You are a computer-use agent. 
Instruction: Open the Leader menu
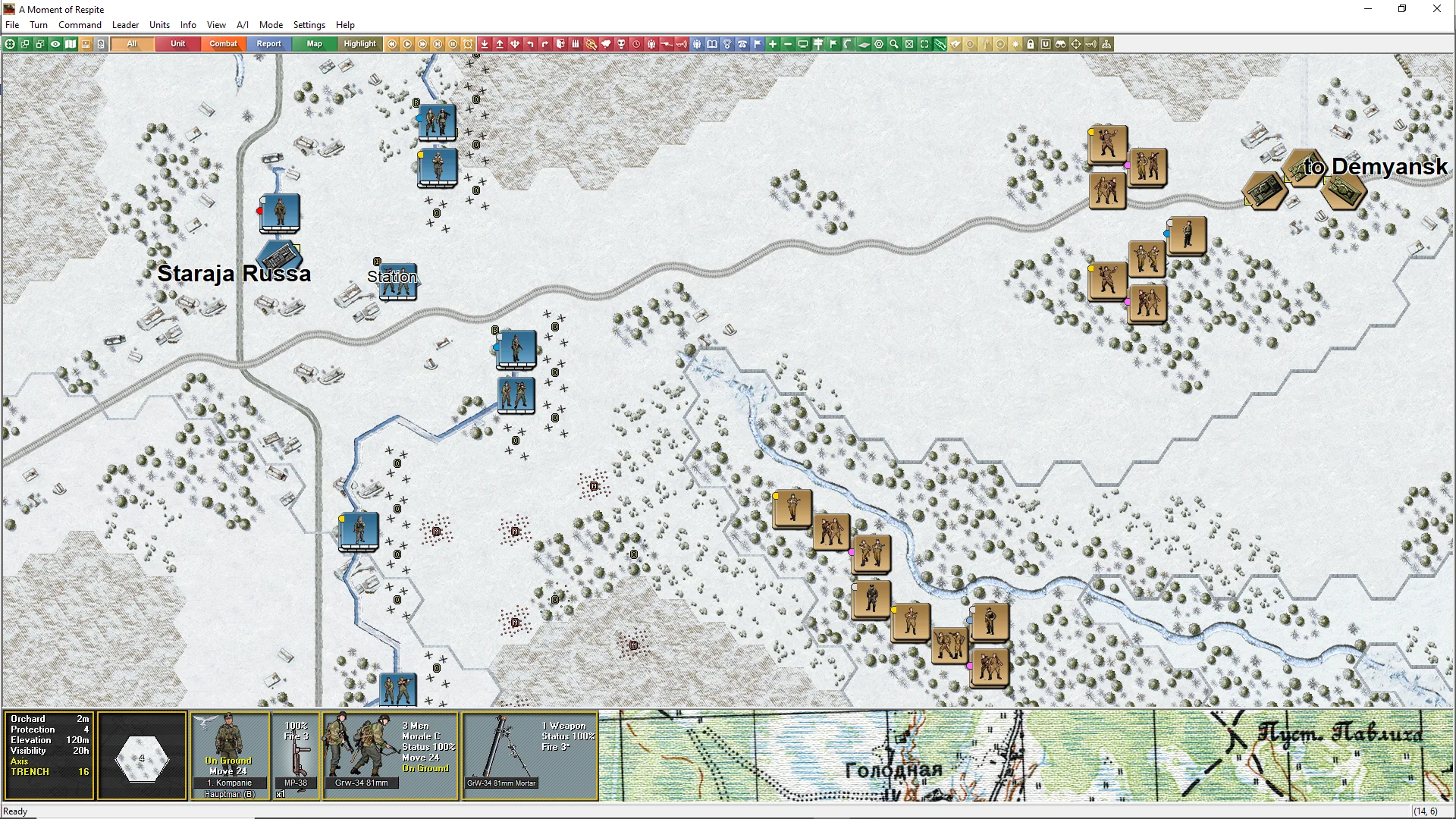click(125, 25)
